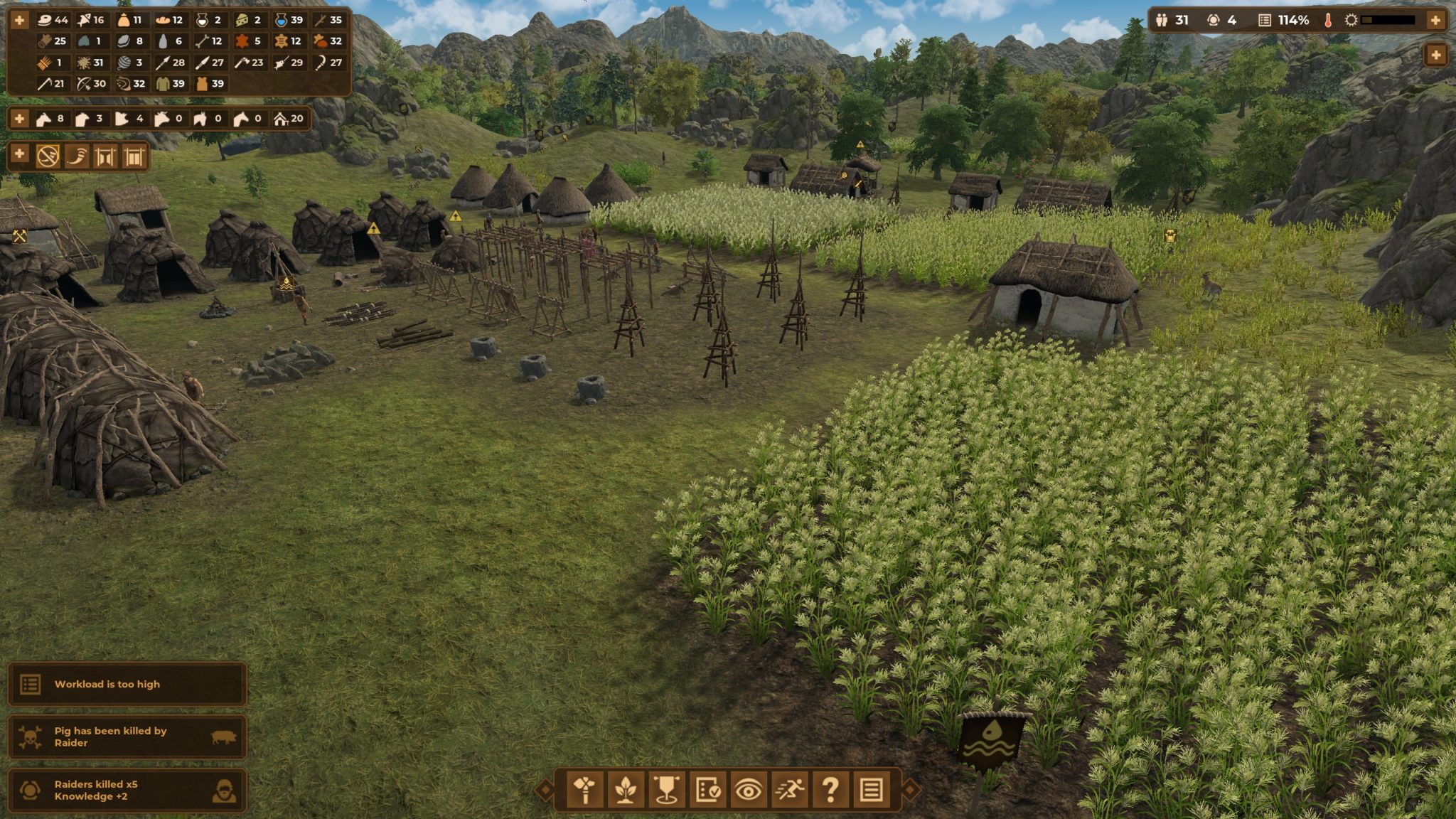Expand the population status bar with plus
The width and height of the screenshot is (1456, 819).
click(x=1435, y=20)
